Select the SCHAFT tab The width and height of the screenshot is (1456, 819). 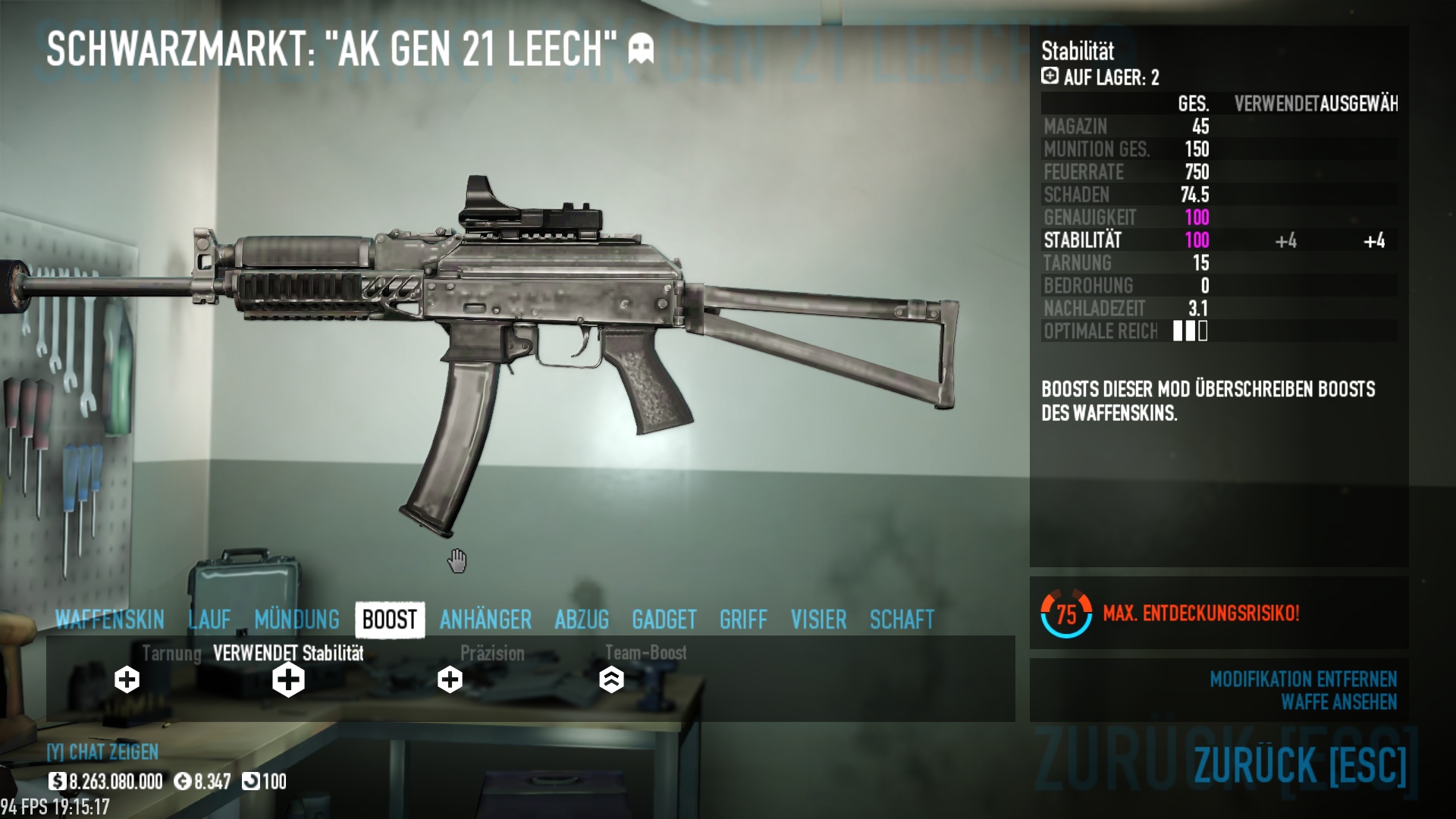click(x=902, y=620)
